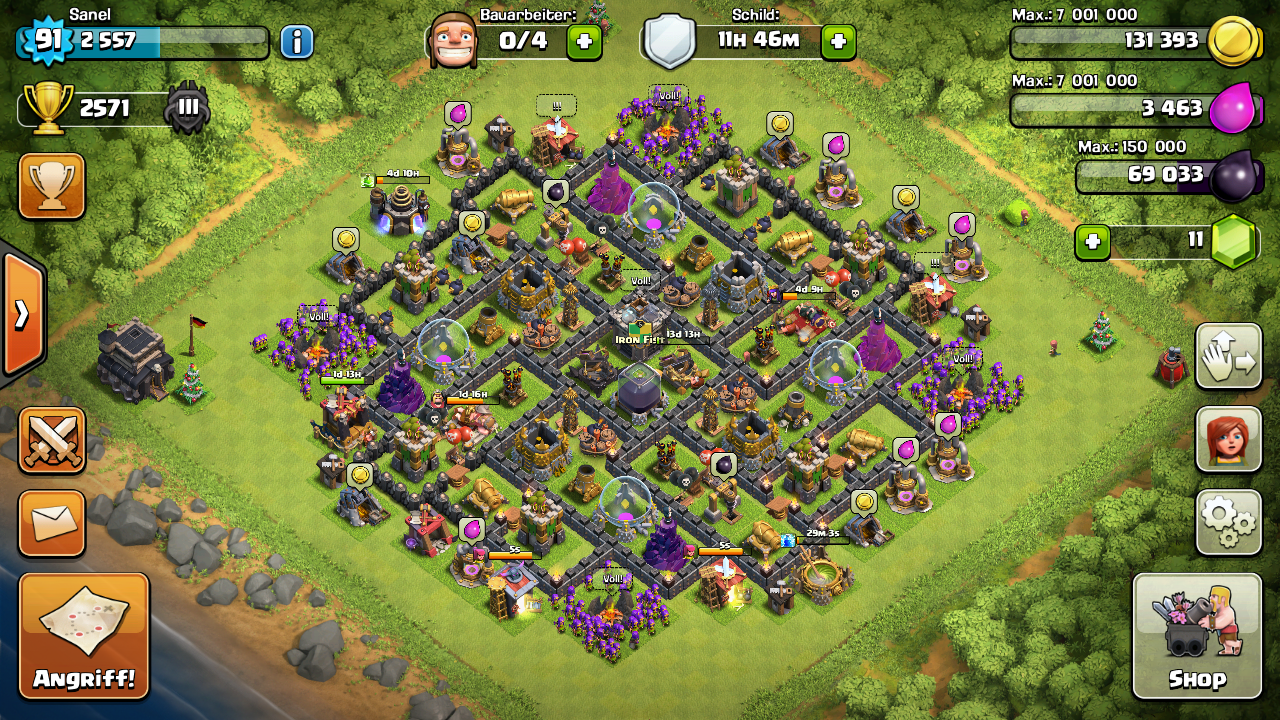The width and height of the screenshot is (1280, 720).
Task: Open the Shop
Action: [1197, 636]
